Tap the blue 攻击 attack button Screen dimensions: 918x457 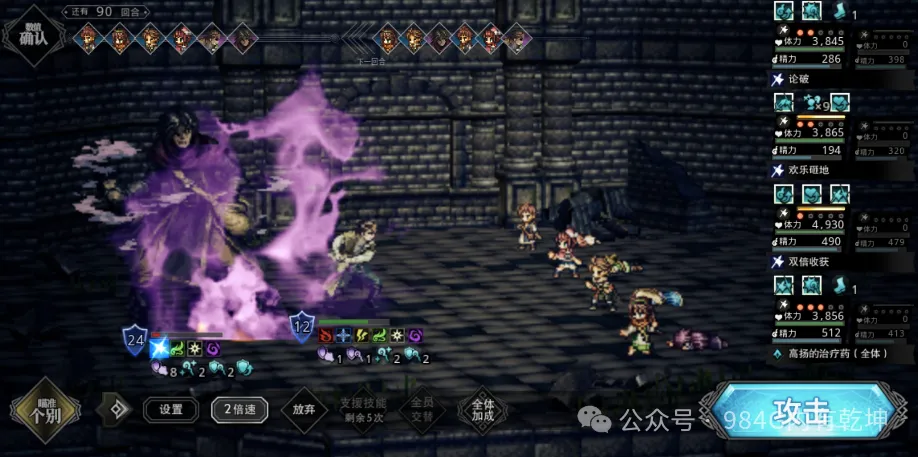point(804,410)
